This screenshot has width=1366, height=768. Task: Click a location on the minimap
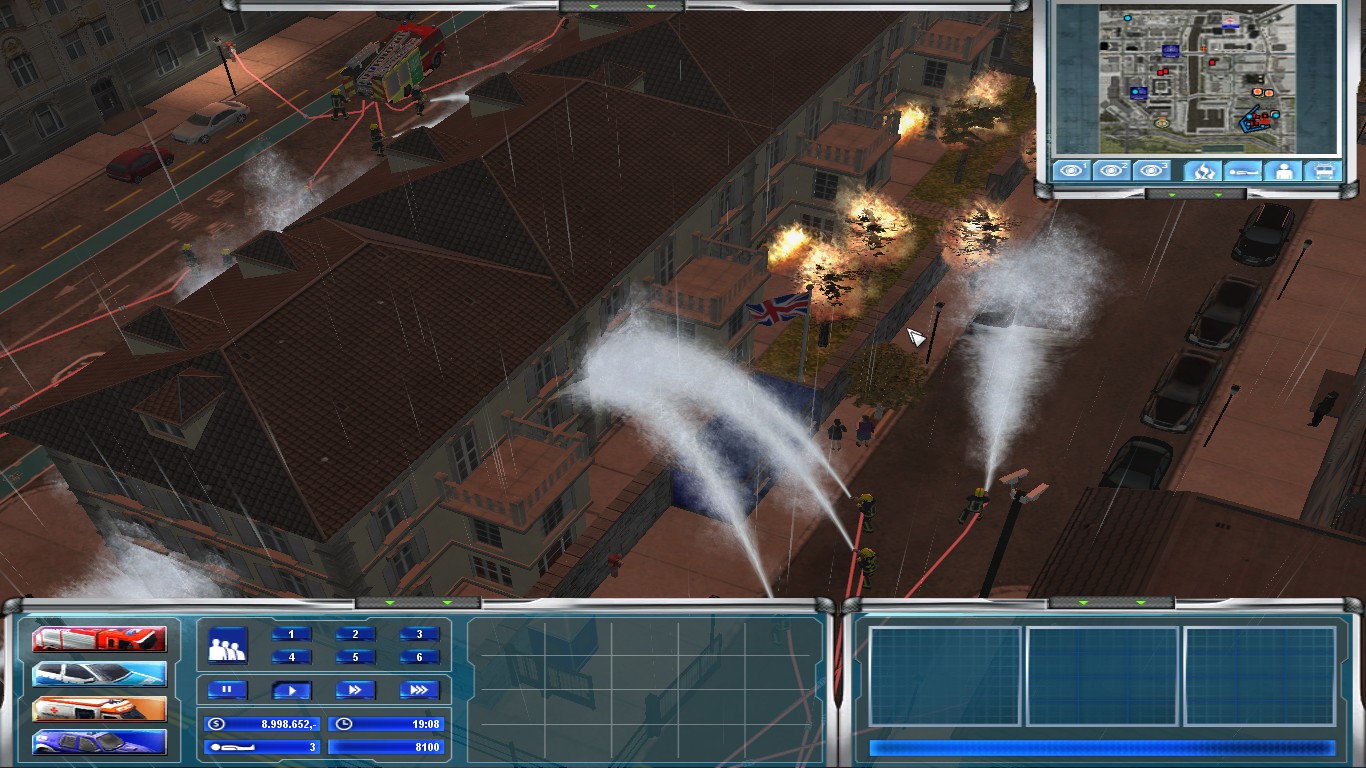coord(1200,80)
